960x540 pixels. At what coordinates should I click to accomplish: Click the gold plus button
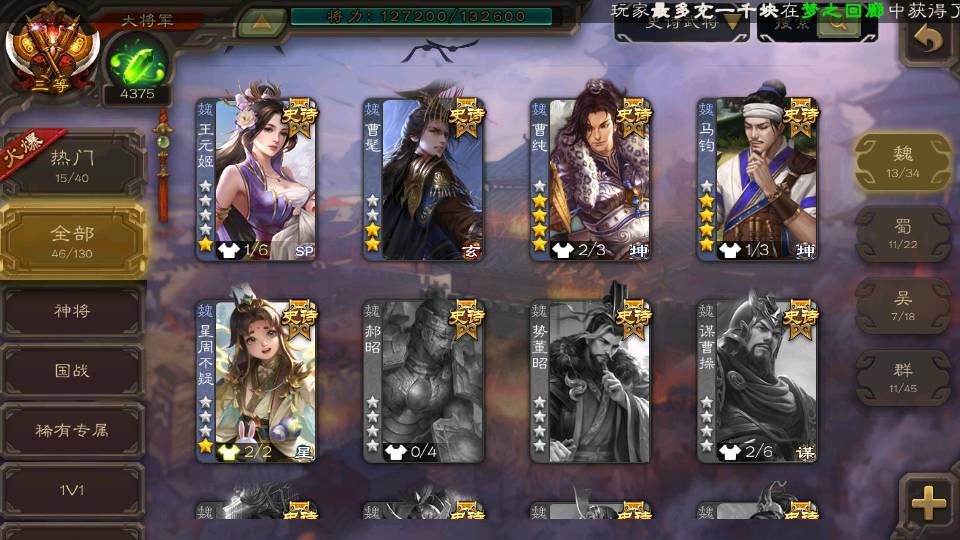click(x=927, y=502)
